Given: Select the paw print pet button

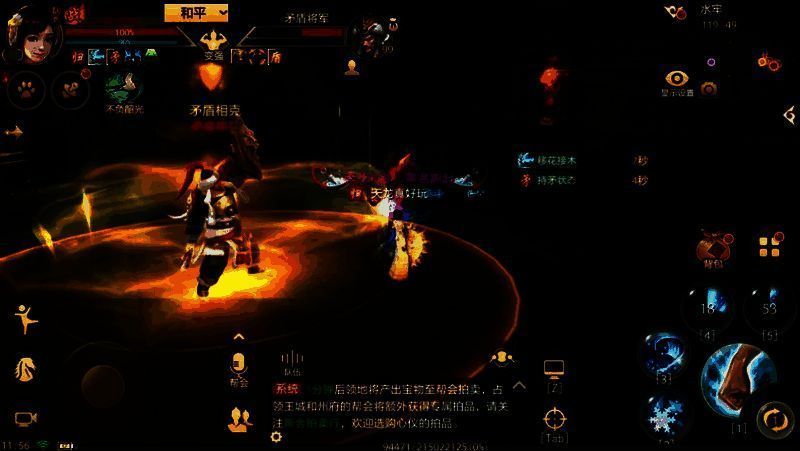Looking at the screenshot, I should tap(24, 90).
